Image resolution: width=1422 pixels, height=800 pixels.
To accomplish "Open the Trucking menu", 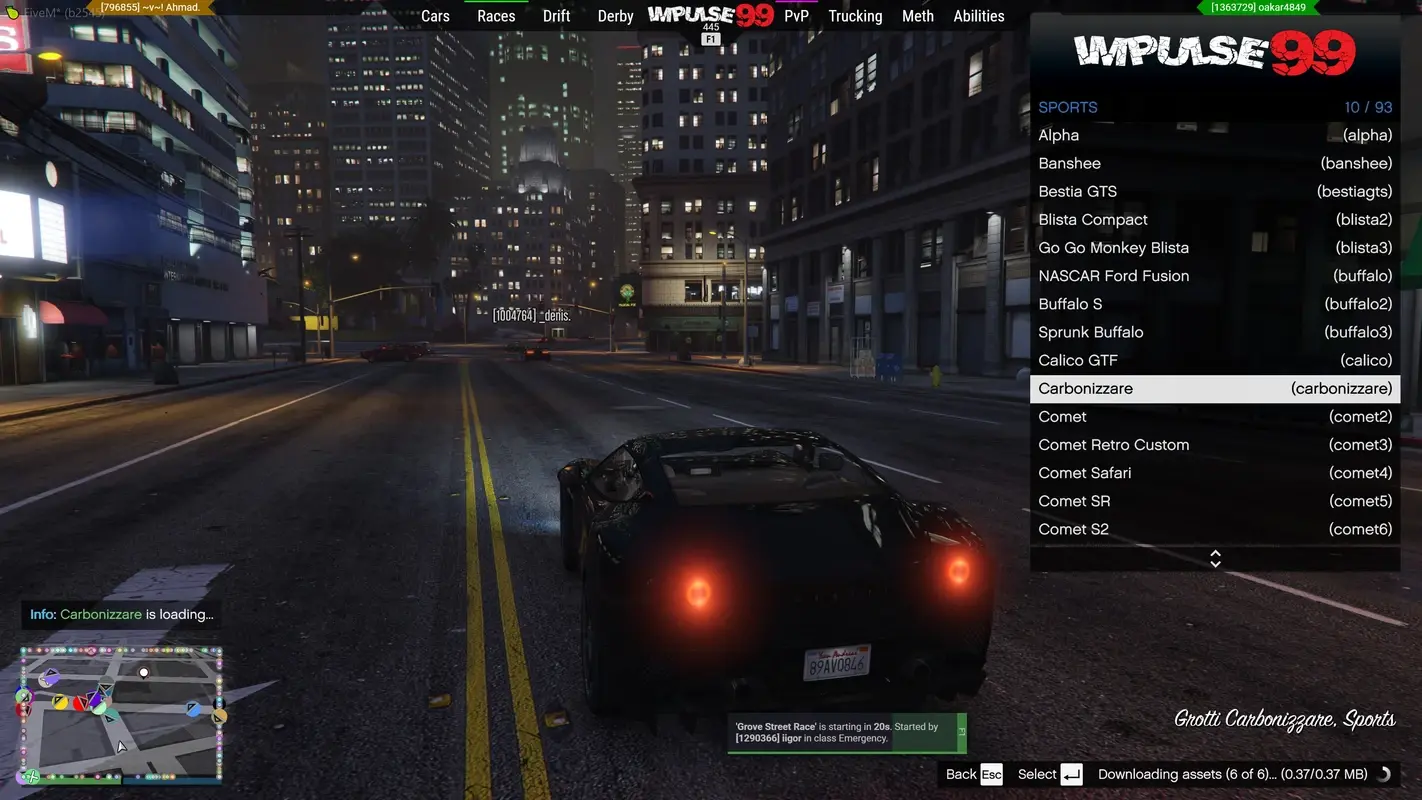I will point(854,16).
